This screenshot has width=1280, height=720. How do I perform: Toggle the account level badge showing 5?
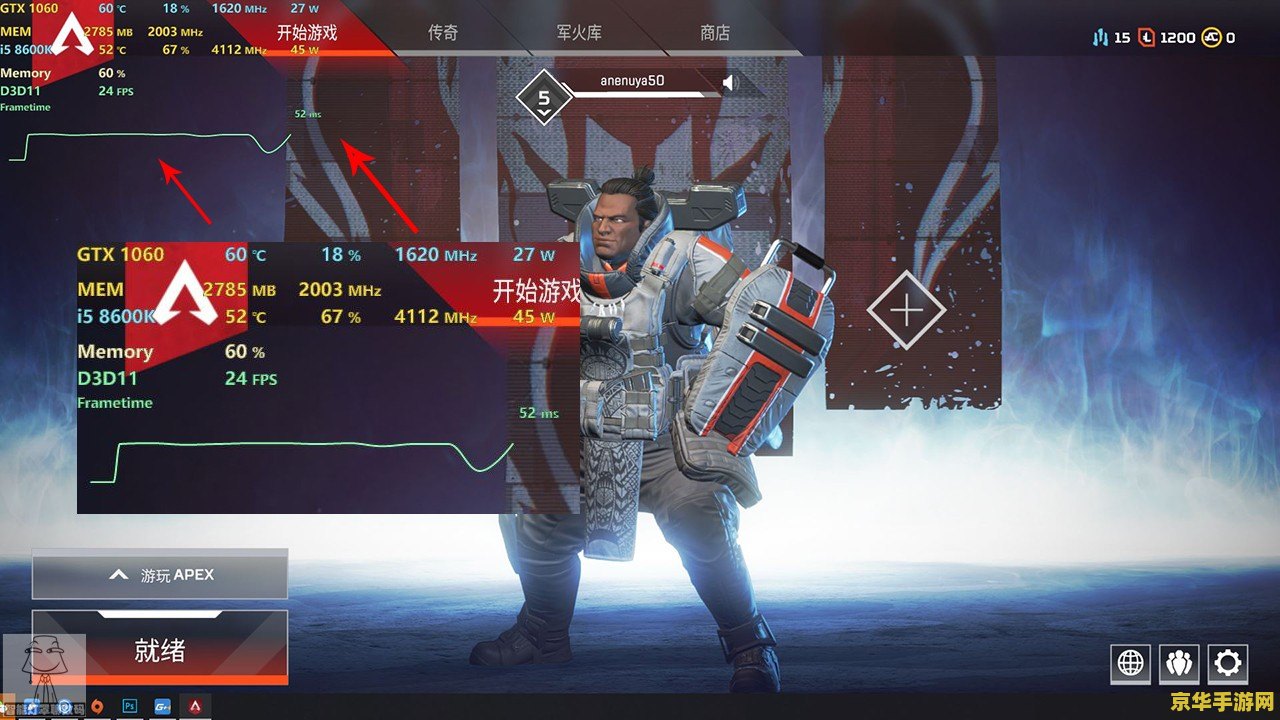click(x=543, y=95)
